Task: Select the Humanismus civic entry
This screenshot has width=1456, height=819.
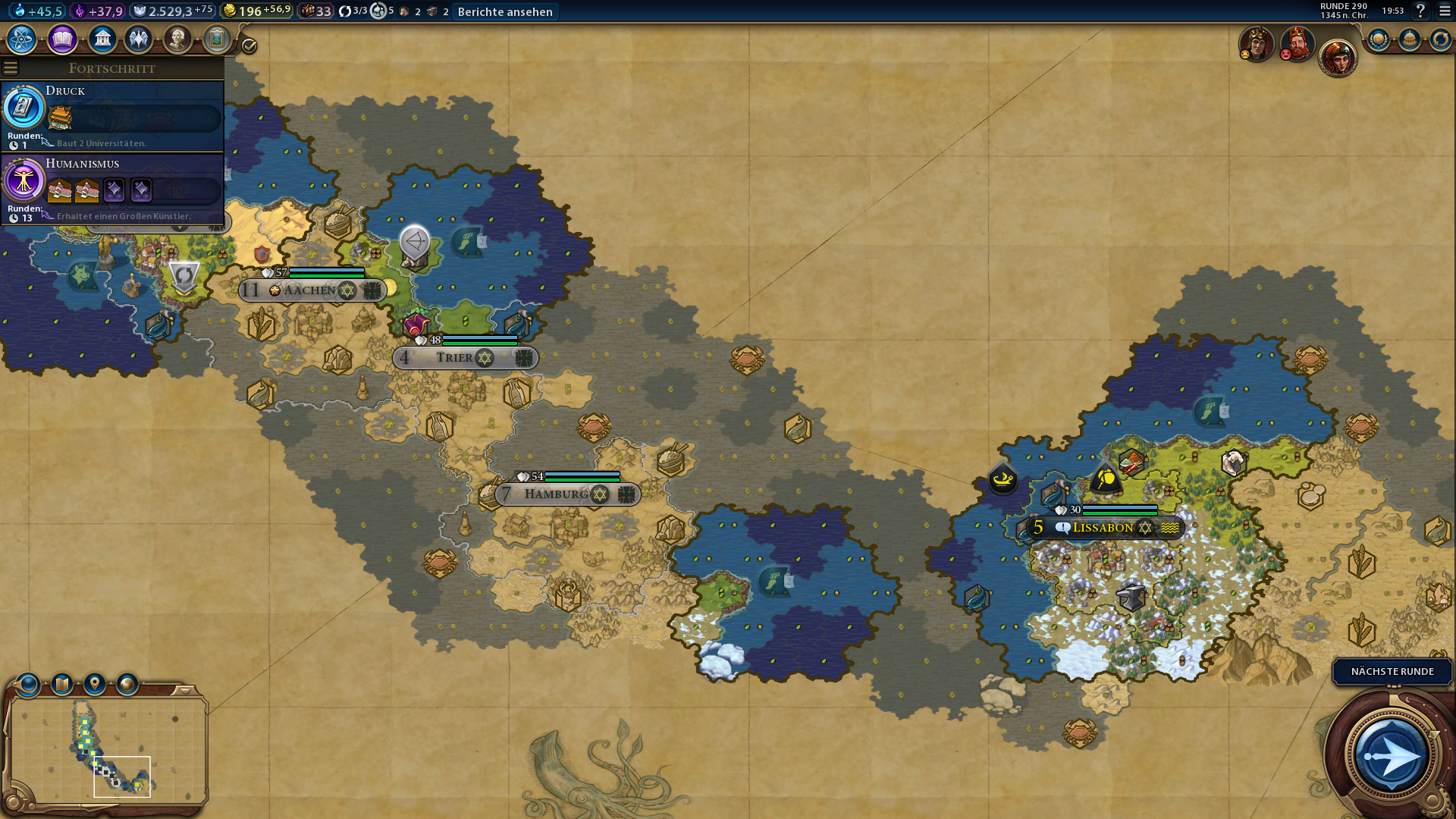Action: coord(112,188)
